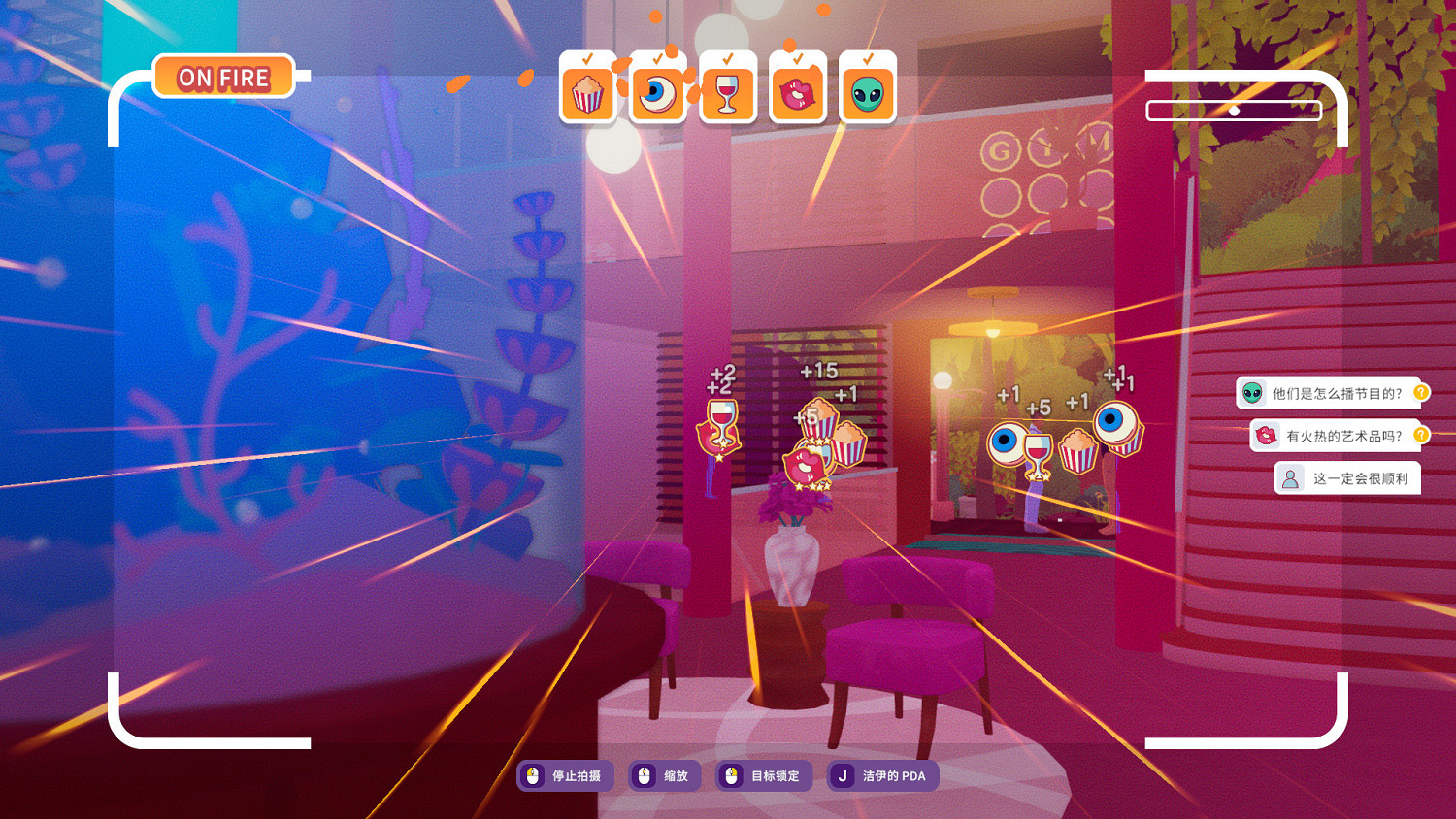The height and width of the screenshot is (819, 1456).
Task: Click the person avatar beside 这一定会很顺利
Action: pyautogui.click(x=1290, y=478)
